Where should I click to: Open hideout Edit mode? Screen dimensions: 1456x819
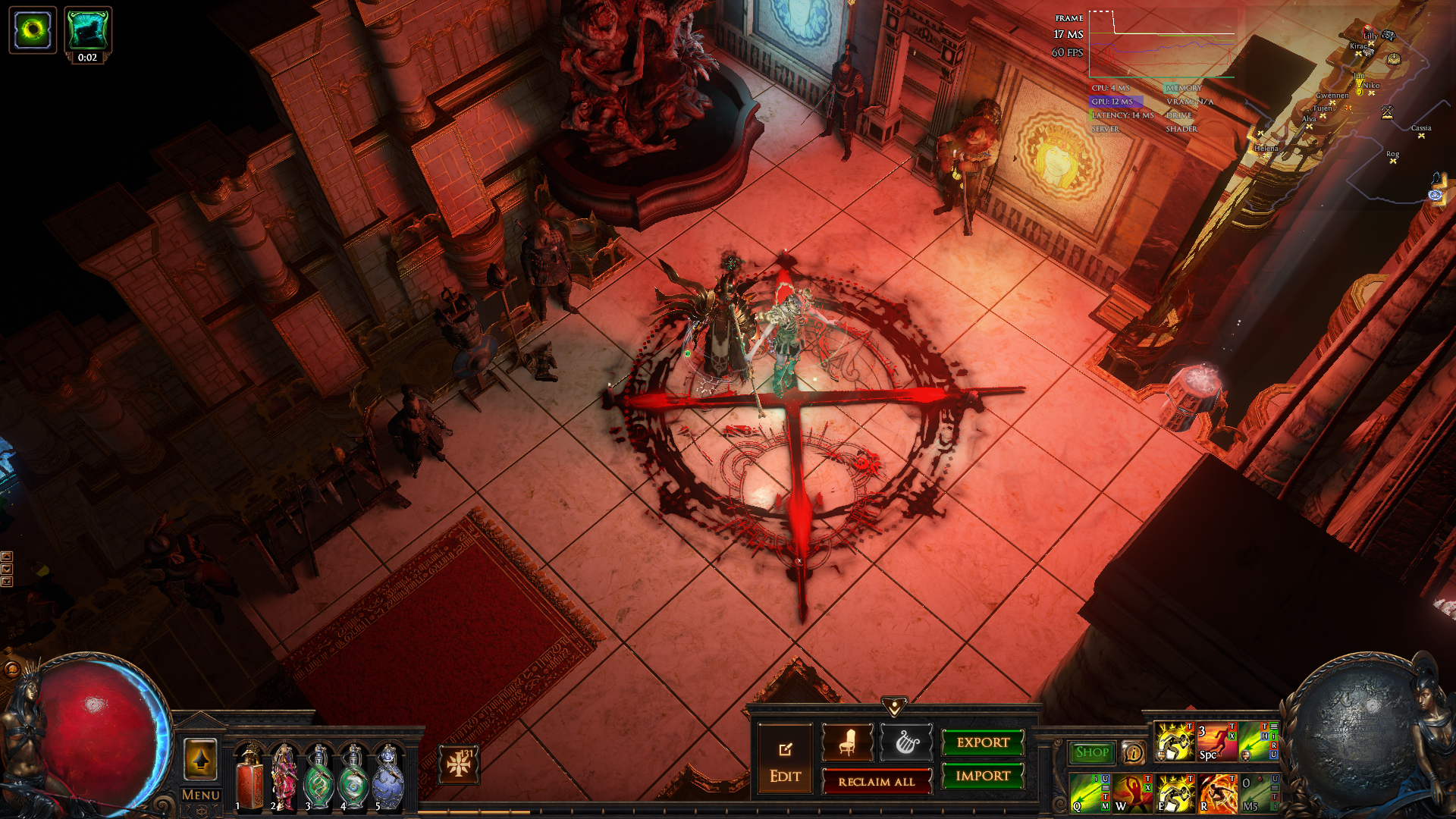pyautogui.click(x=785, y=759)
